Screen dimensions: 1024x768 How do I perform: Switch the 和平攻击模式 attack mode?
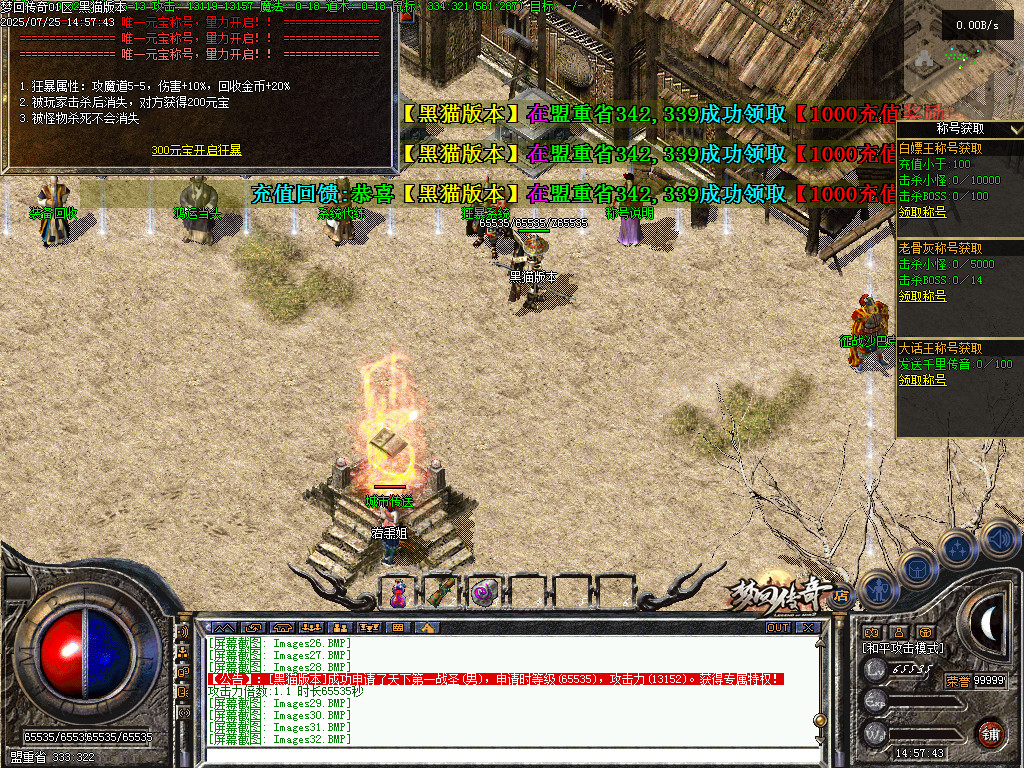[902, 648]
